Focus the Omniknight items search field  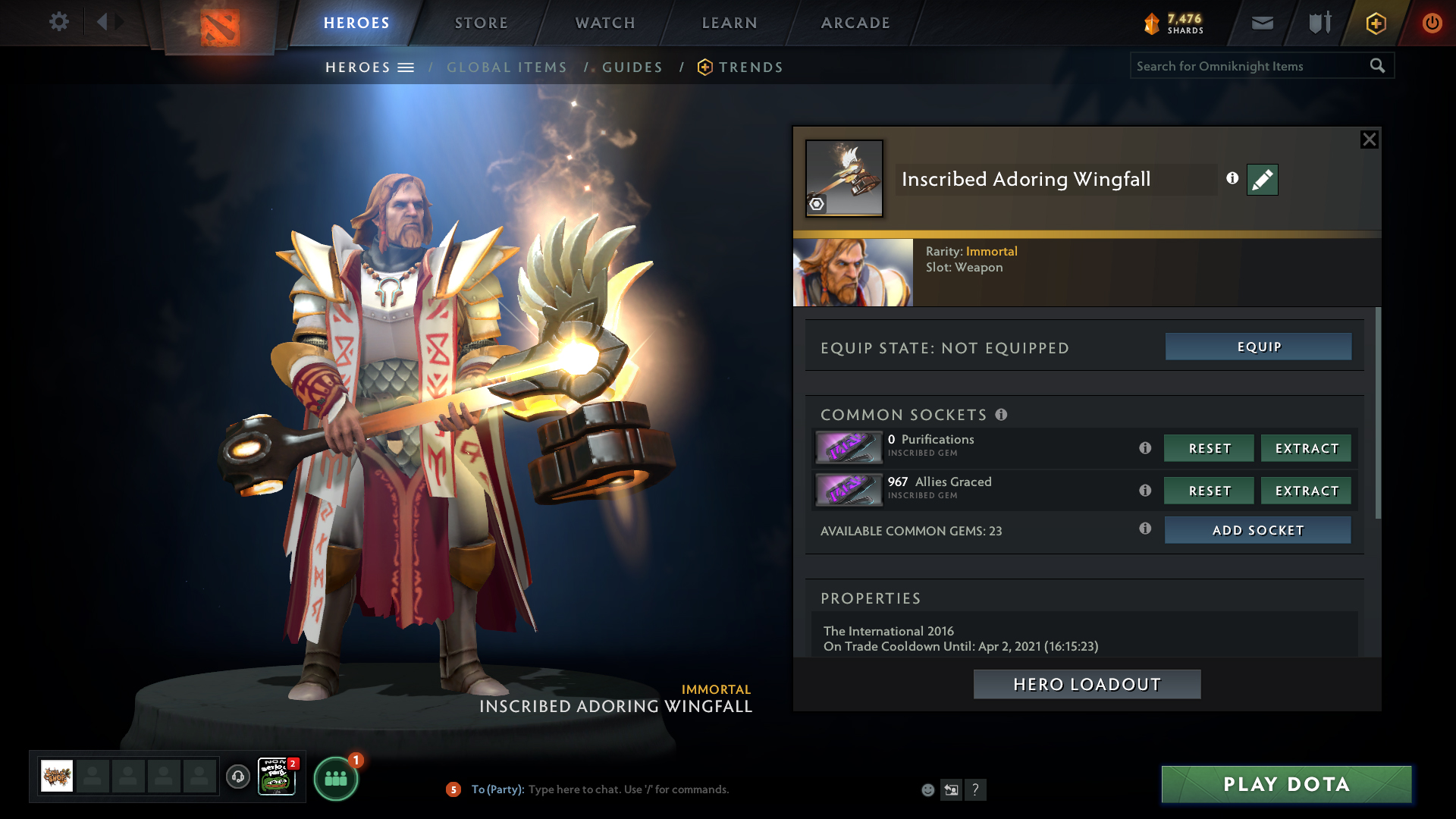click(x=1248, y=66)
